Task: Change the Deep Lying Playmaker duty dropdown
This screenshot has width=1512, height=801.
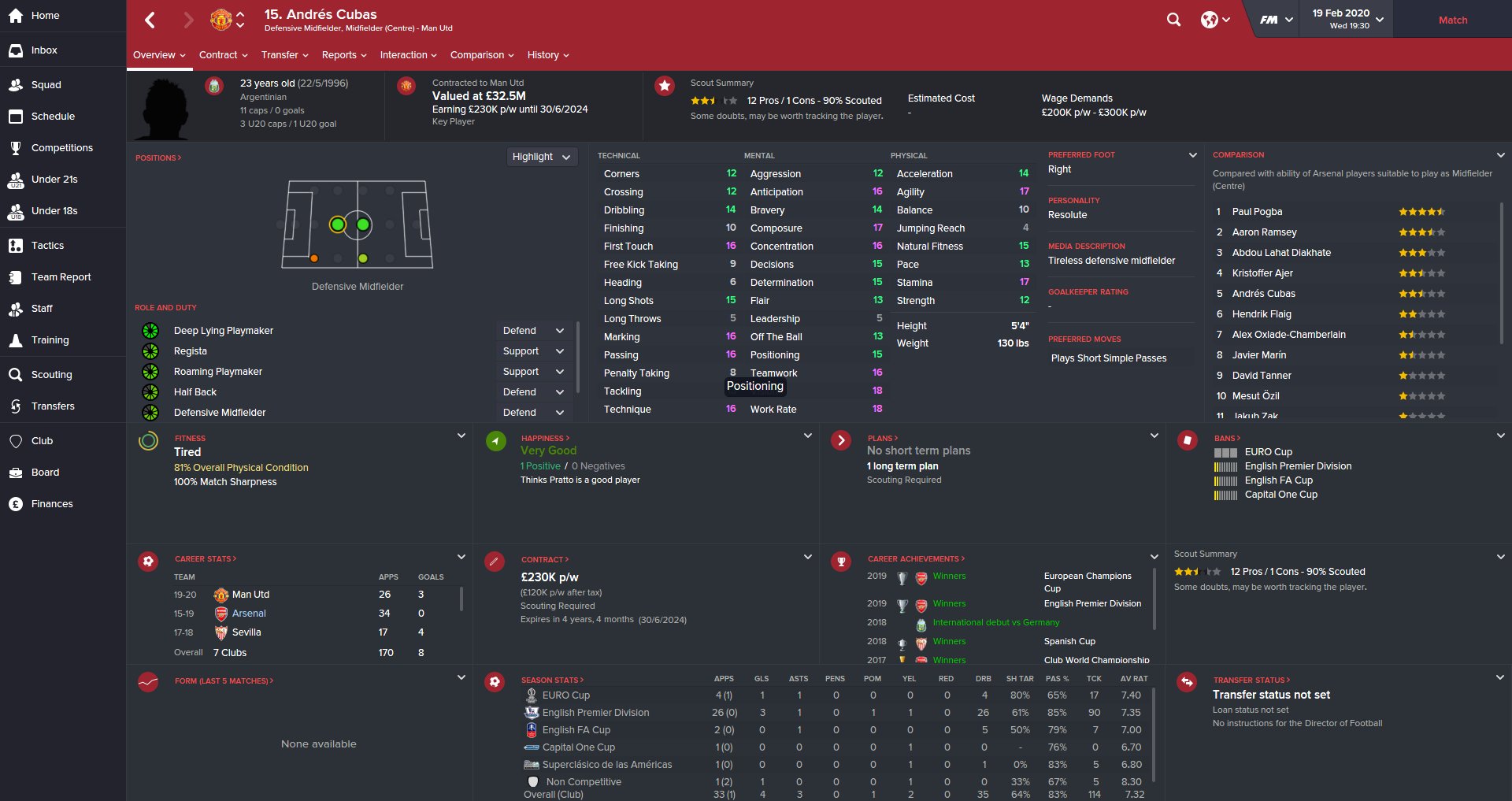Action: pyautogui.click(x=534, y=331)
